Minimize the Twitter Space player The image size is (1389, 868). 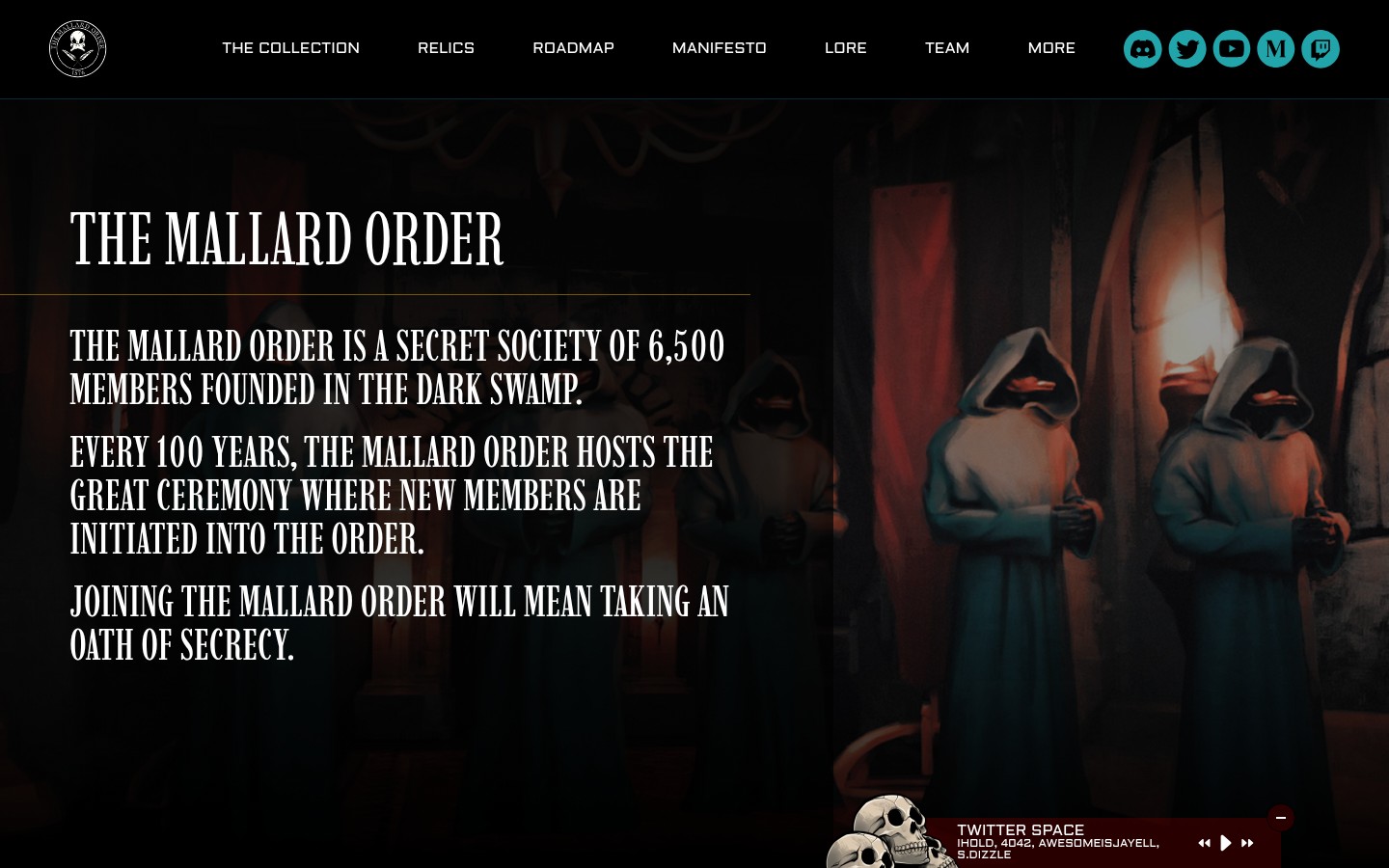(x=1281, y=818)
